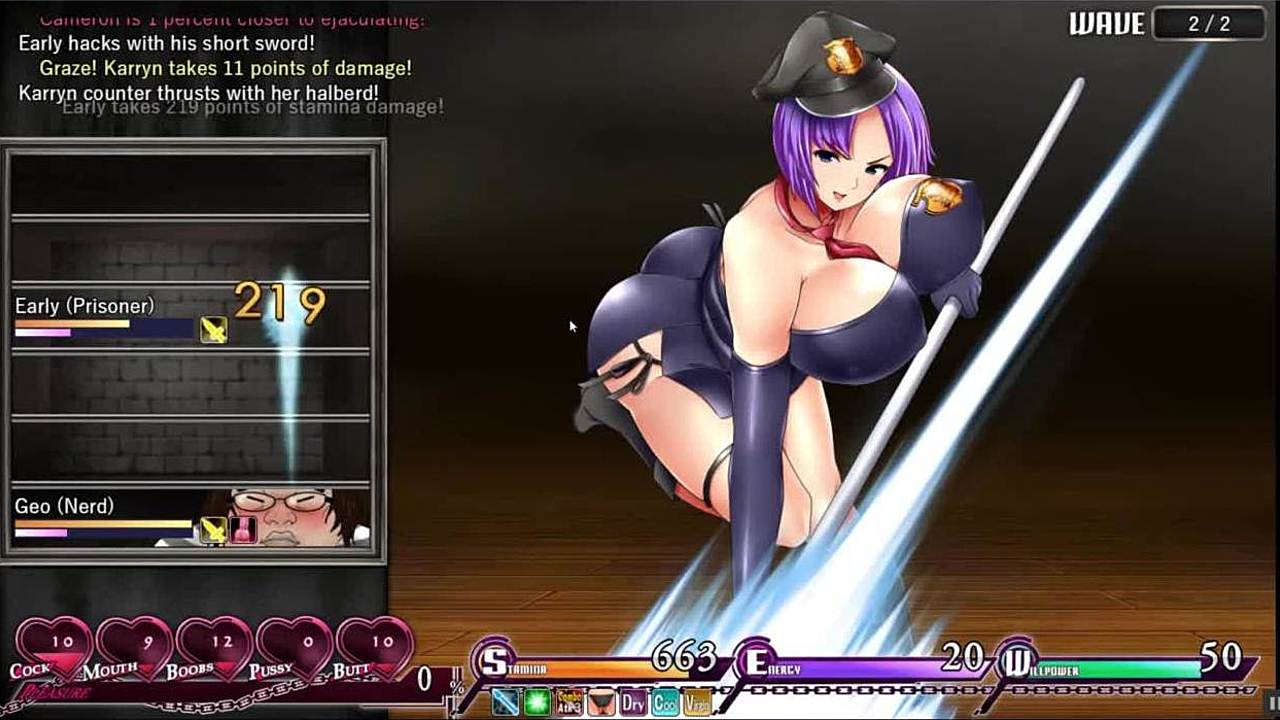The width and height of the screenshot is (1280, 720).
Task: Click the teal Cool status icon
Action: [x=665, y=702]
